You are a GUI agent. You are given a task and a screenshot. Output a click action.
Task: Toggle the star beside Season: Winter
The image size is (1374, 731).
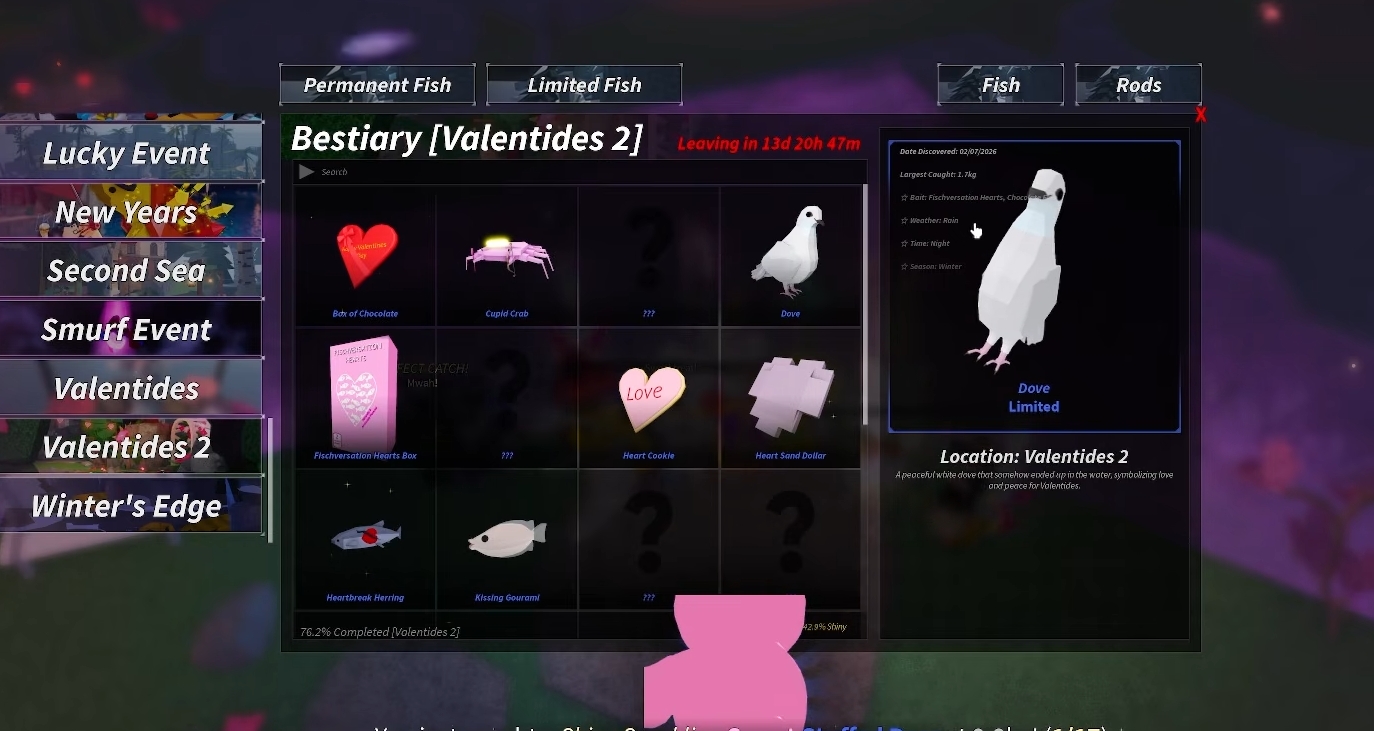(x=906, y=266)
